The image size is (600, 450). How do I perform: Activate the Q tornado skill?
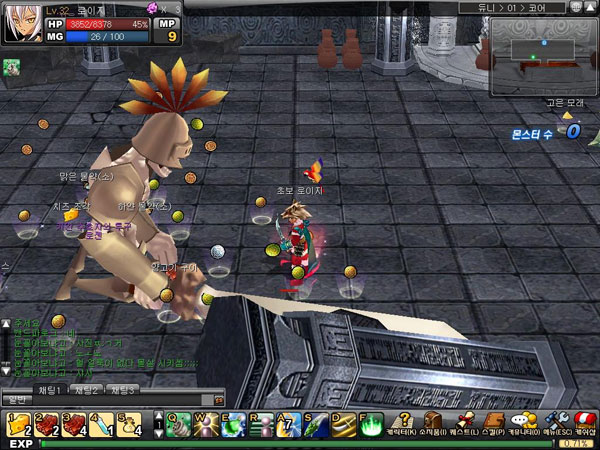coord(178,424)
